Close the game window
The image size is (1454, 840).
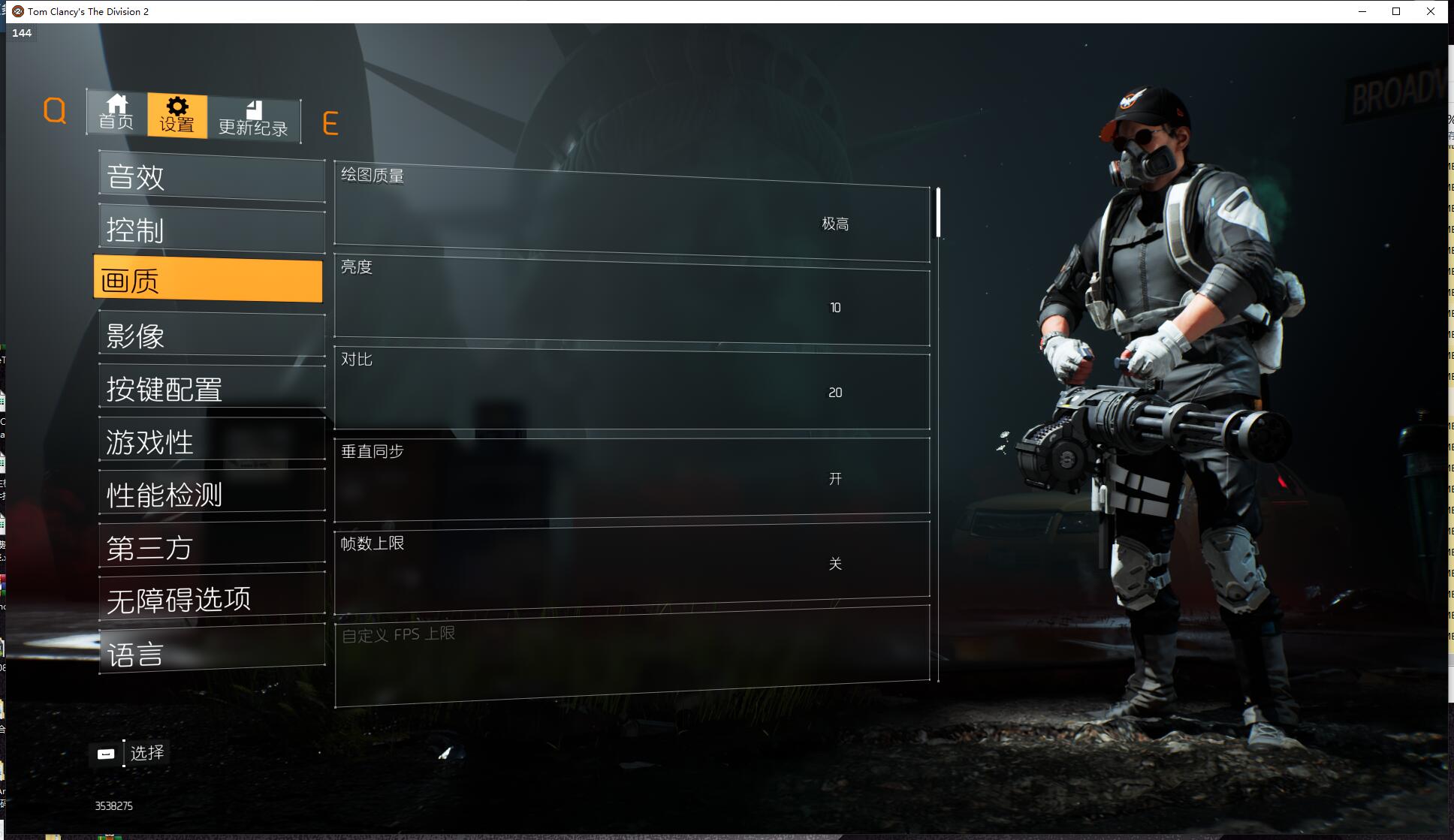[x=1430, y=11]
